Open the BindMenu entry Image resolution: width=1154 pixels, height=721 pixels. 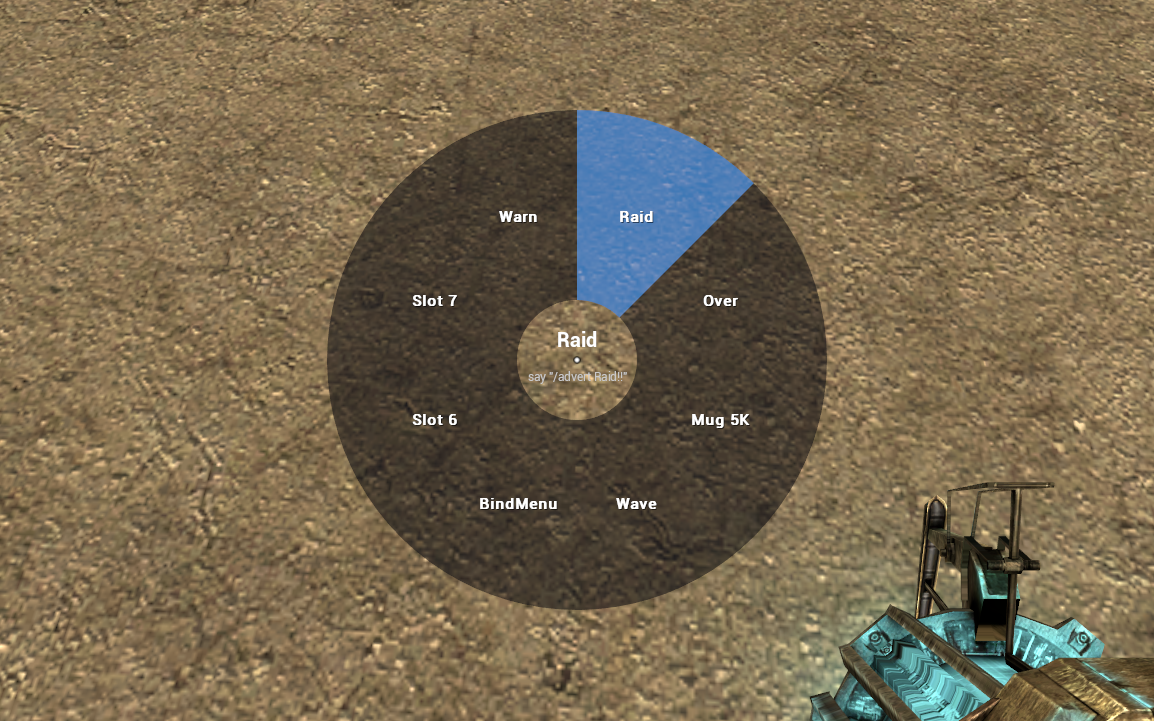click(x=518, y=504)
